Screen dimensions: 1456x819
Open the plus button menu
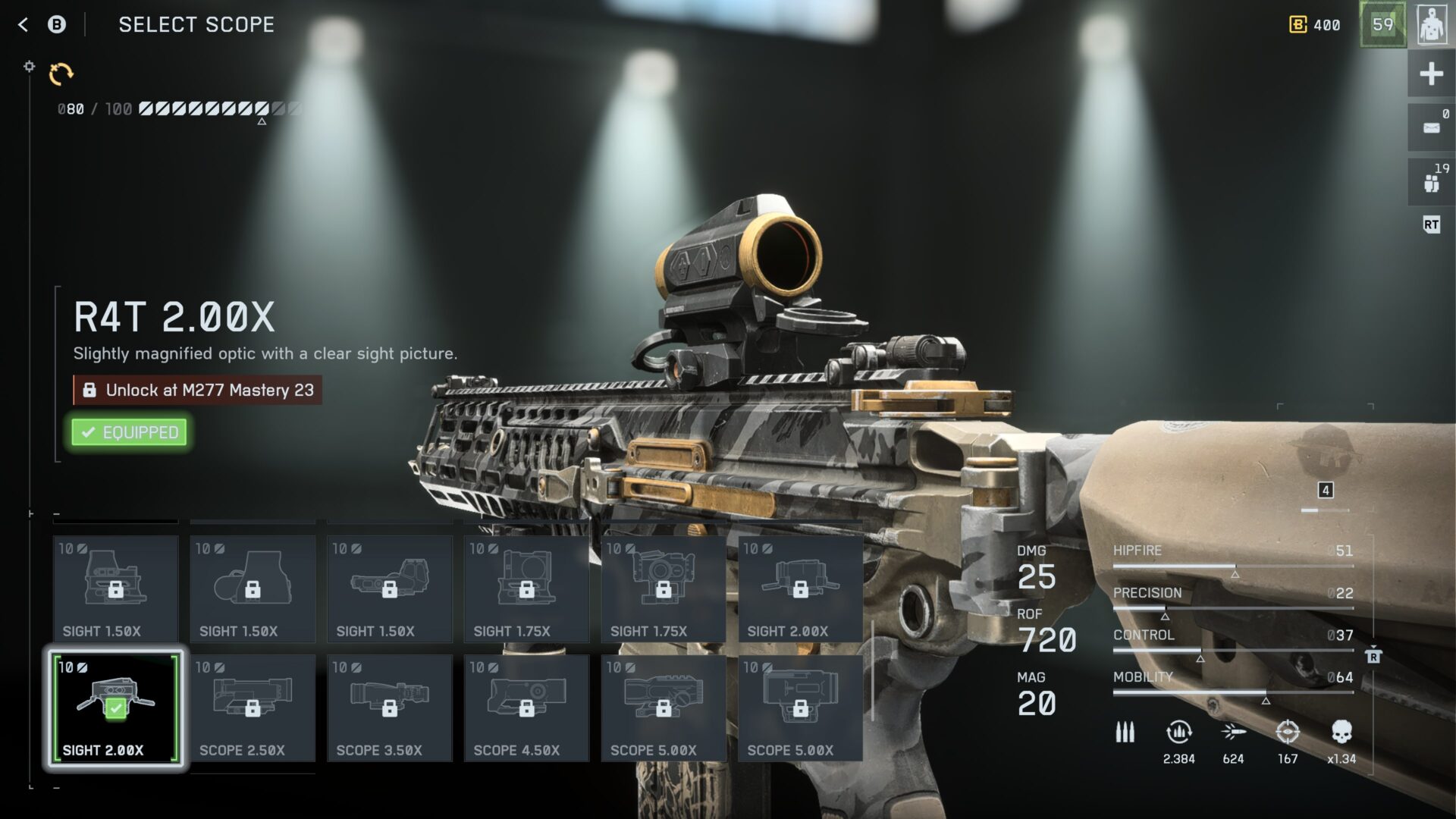pos(1431,74)
